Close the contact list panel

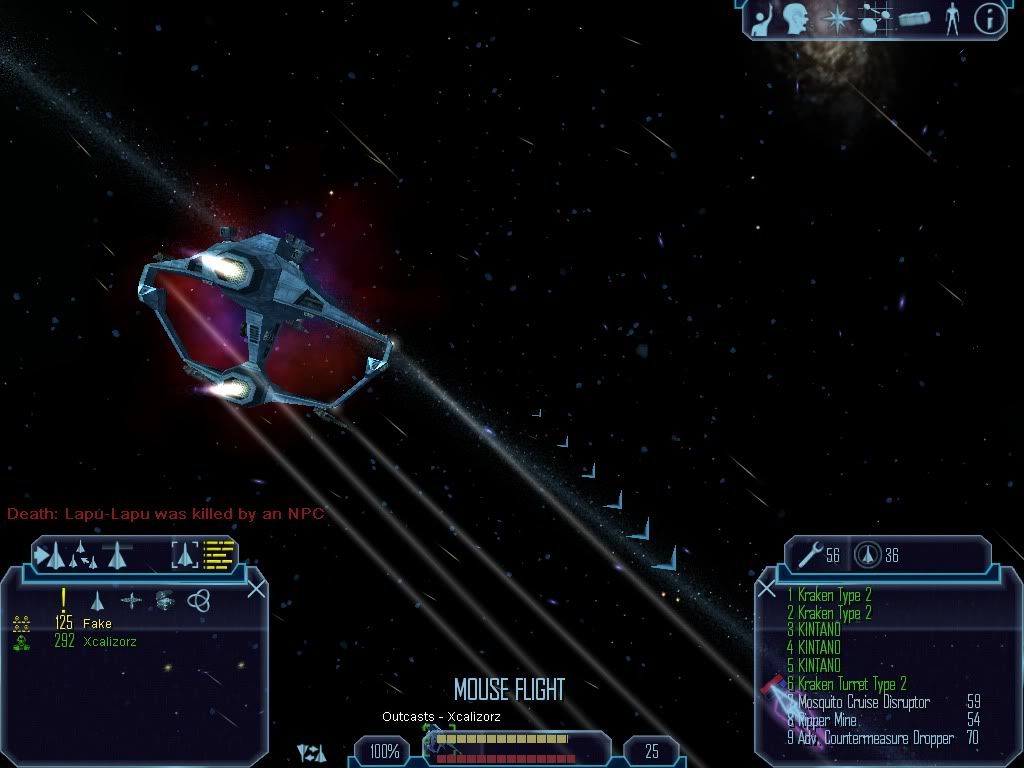(x=256, y=588)
